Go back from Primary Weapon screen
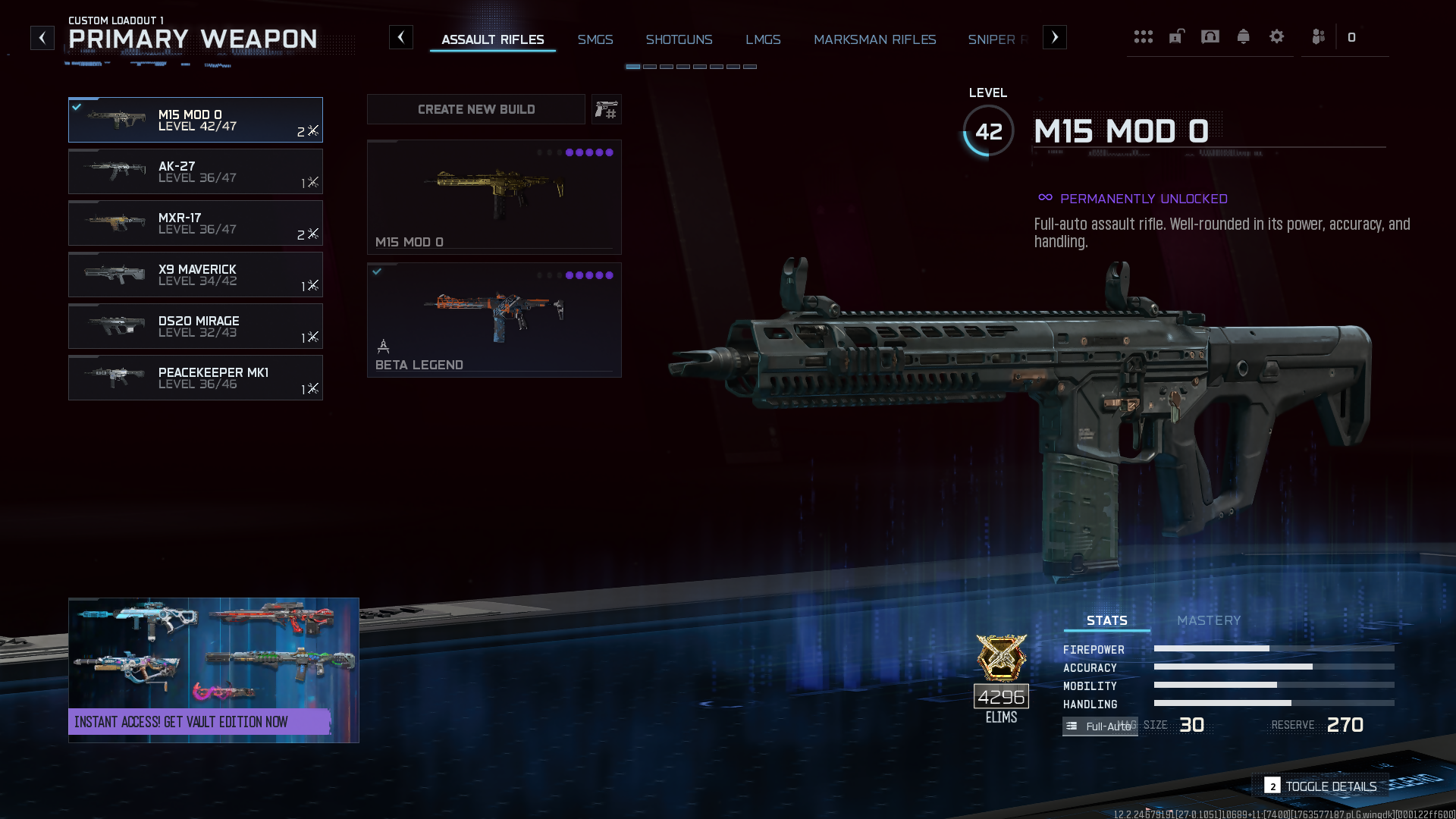This screenshot has height=819, width=1456. click(42, 37)
